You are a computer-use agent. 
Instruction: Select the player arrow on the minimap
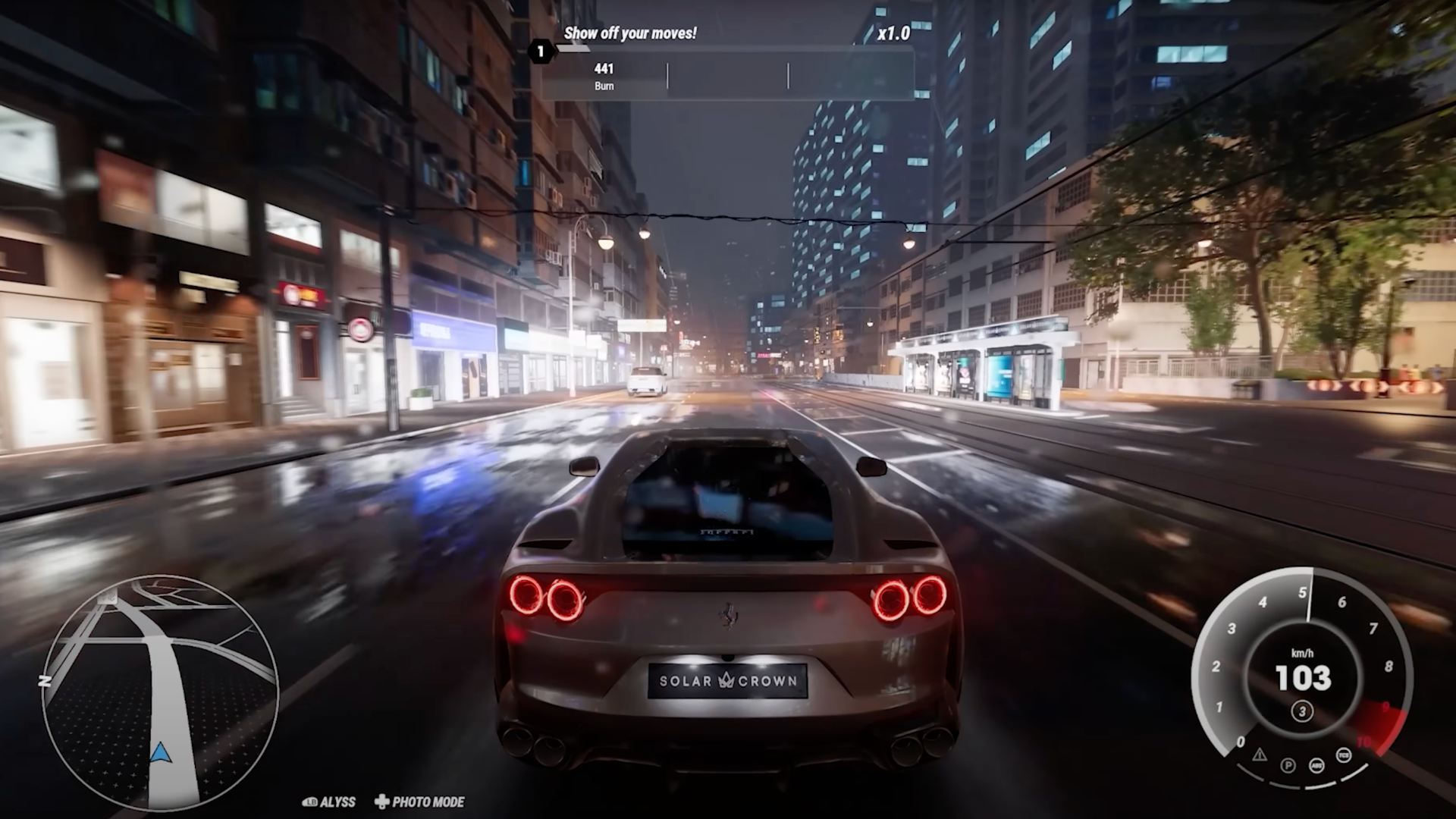[x=159, y=752]
